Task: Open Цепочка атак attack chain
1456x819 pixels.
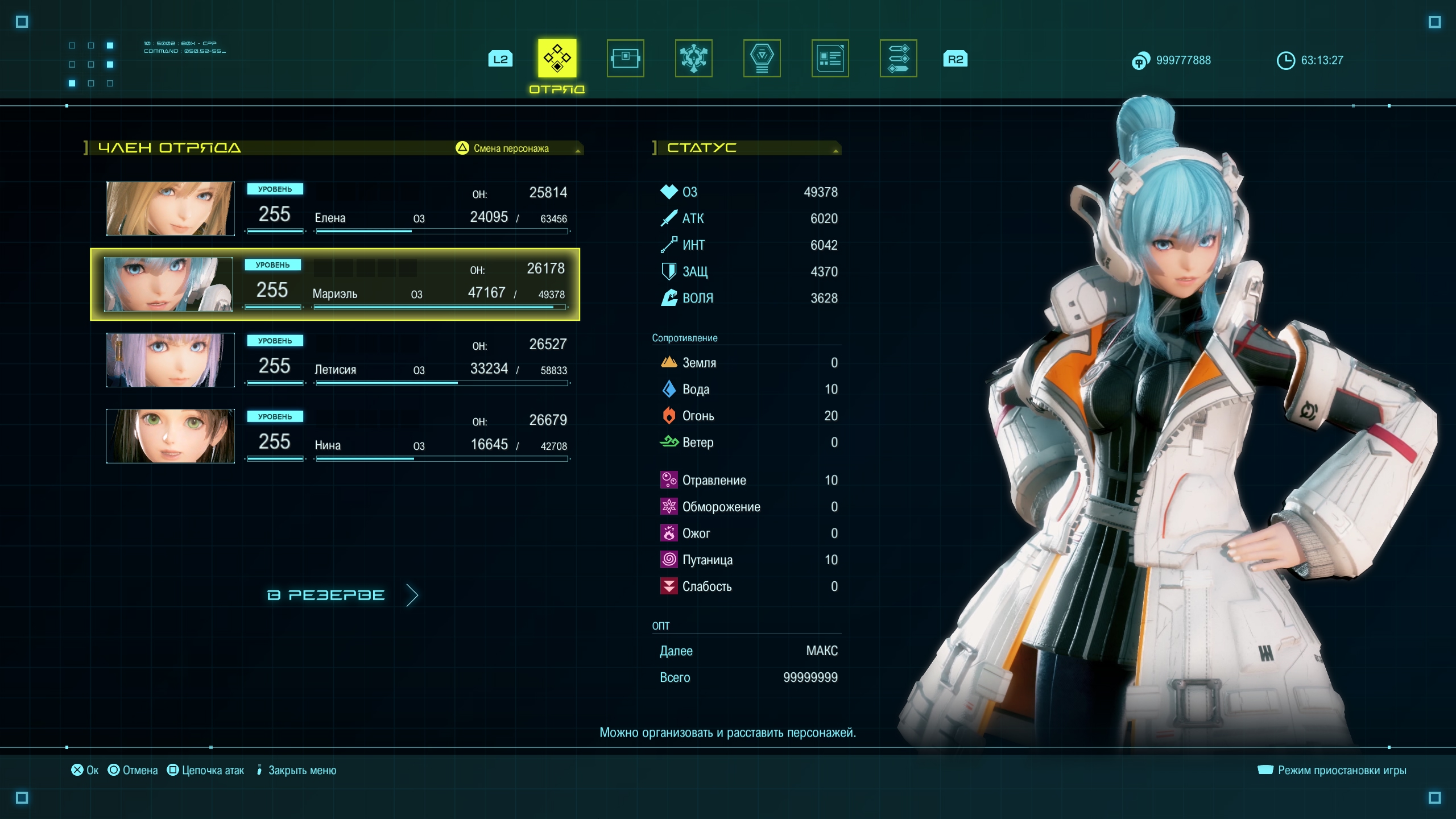Action: [x=206, y=770]
